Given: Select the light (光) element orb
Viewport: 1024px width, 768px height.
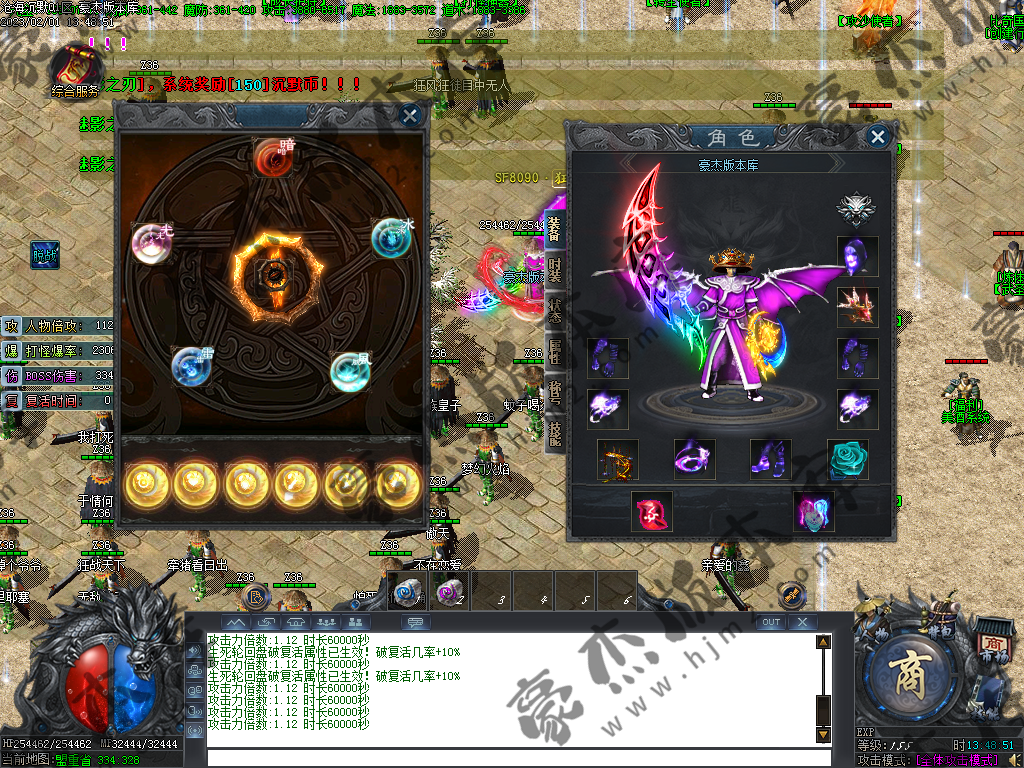Looking at the screenshot, I should (x=151, y=243).
